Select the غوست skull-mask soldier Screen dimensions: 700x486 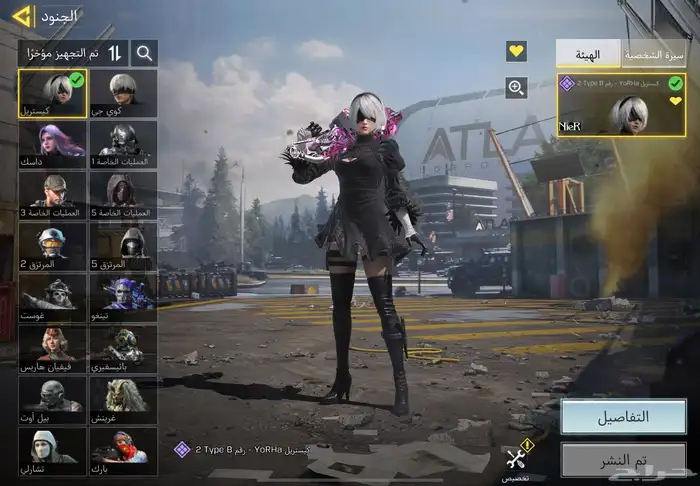[52, 298]
